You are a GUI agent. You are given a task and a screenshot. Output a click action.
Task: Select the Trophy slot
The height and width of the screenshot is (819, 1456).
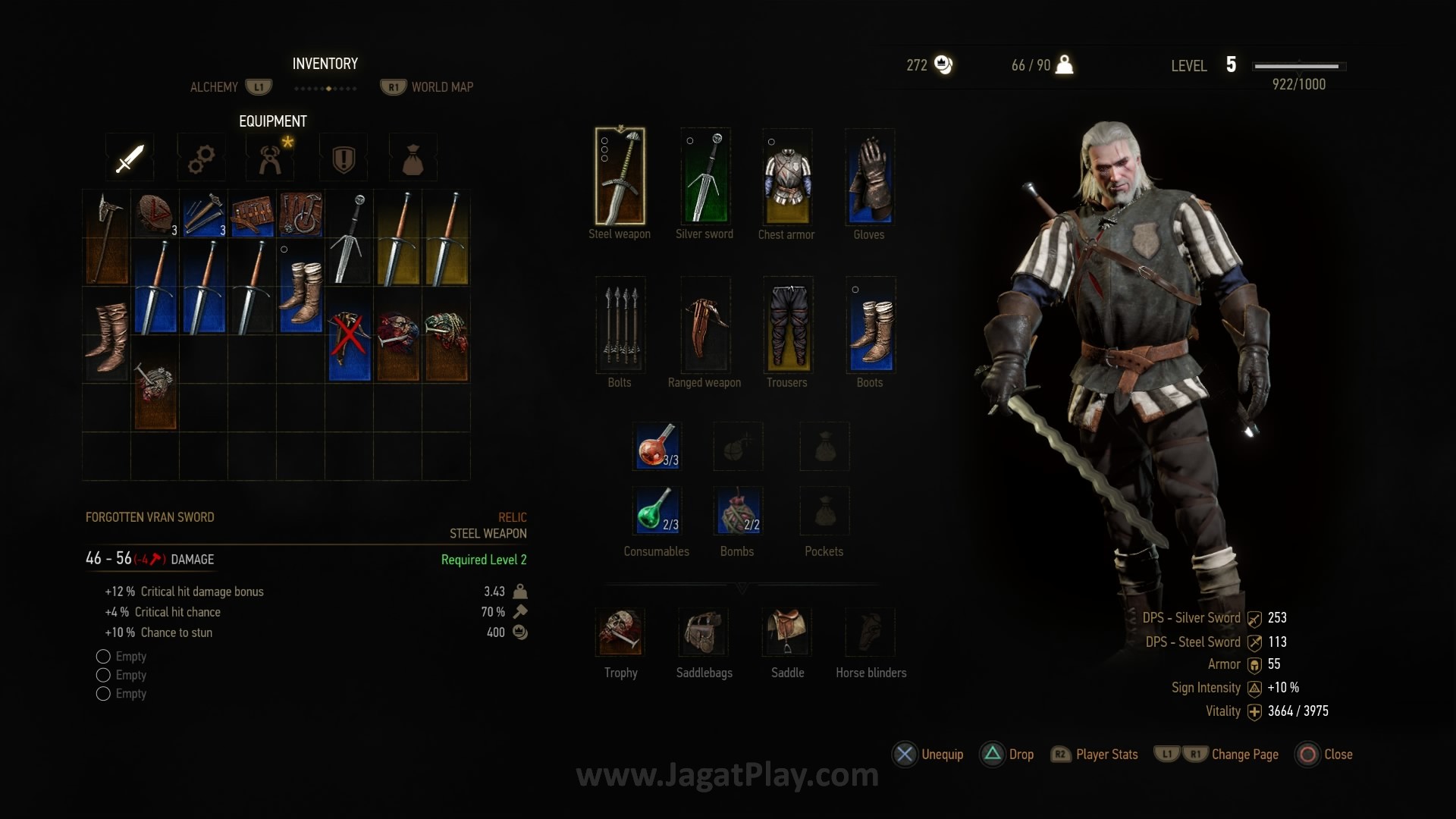point(620,632)
